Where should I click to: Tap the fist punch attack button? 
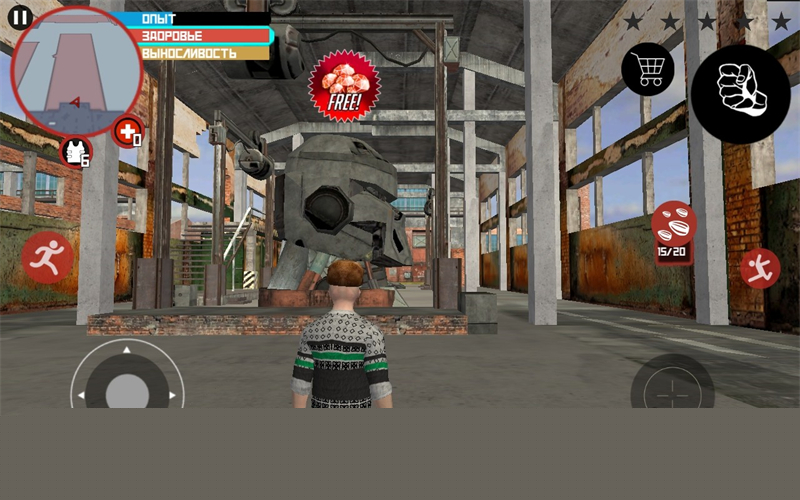click(740, 94)
